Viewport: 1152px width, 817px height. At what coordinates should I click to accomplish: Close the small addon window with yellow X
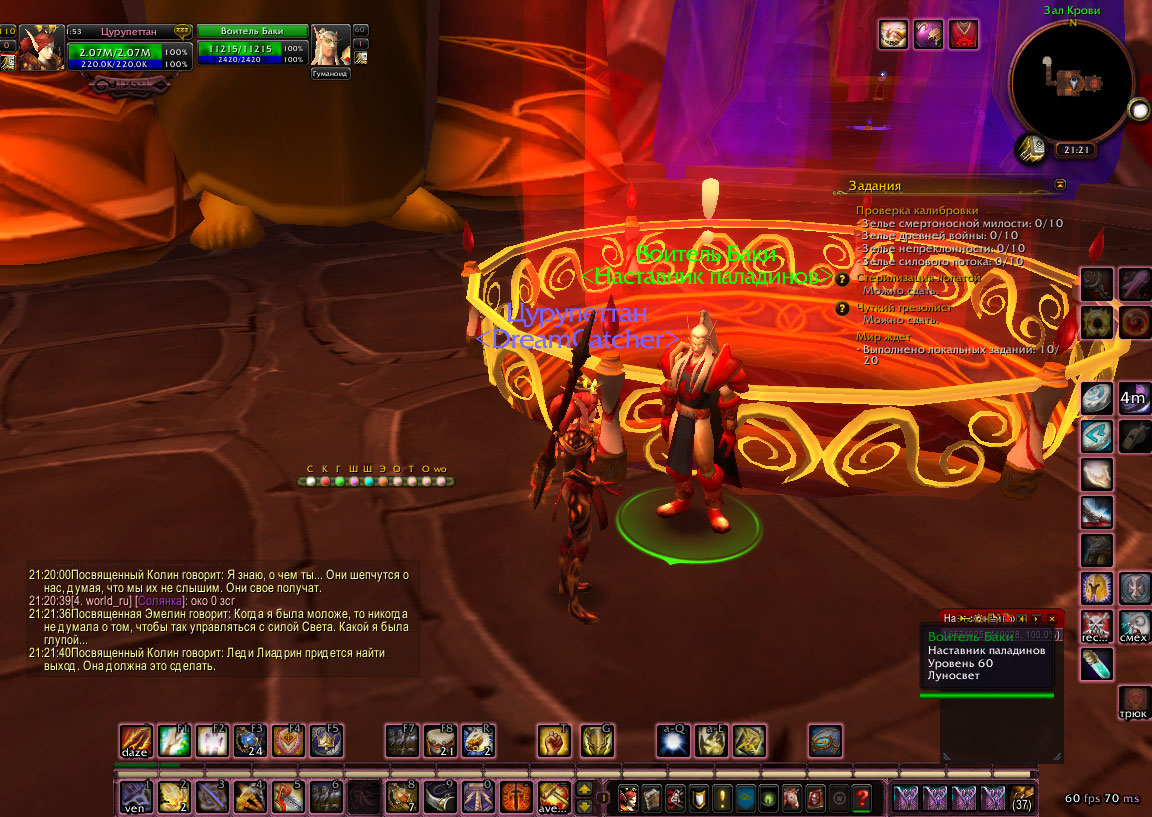[1051, 618]
